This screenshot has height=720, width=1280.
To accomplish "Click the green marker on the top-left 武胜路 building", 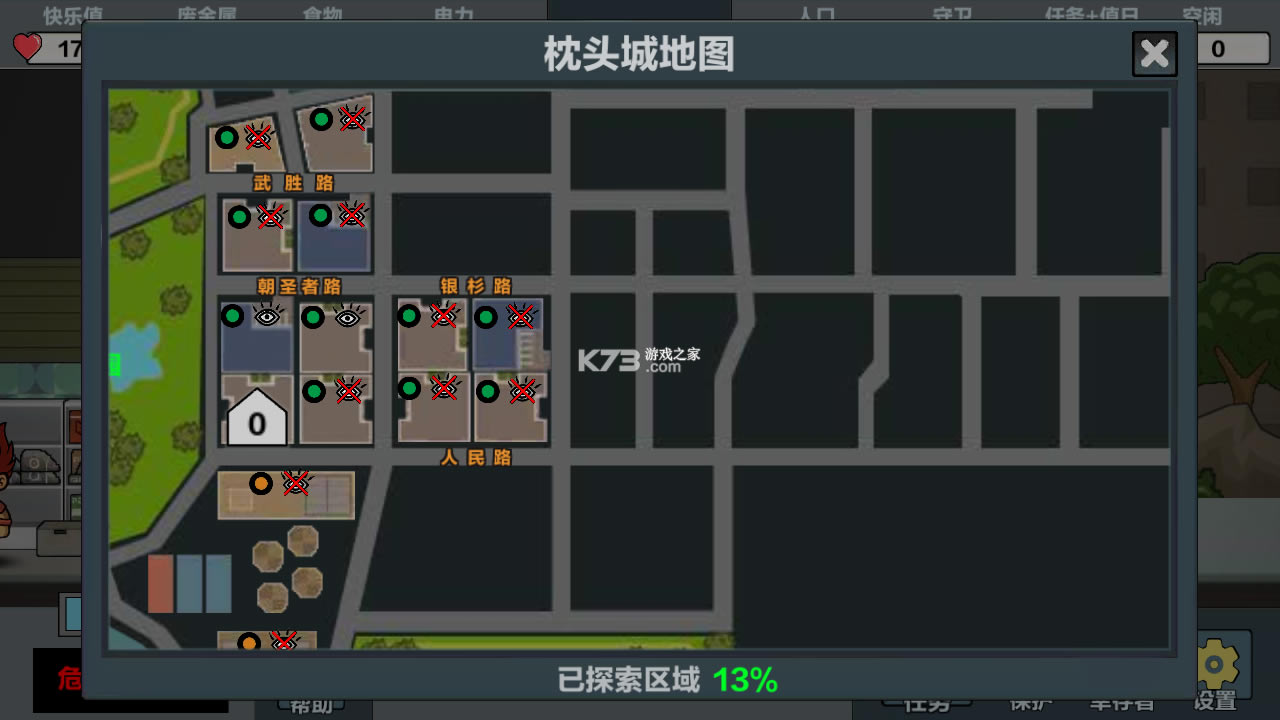I will click(x=227, y=137).
